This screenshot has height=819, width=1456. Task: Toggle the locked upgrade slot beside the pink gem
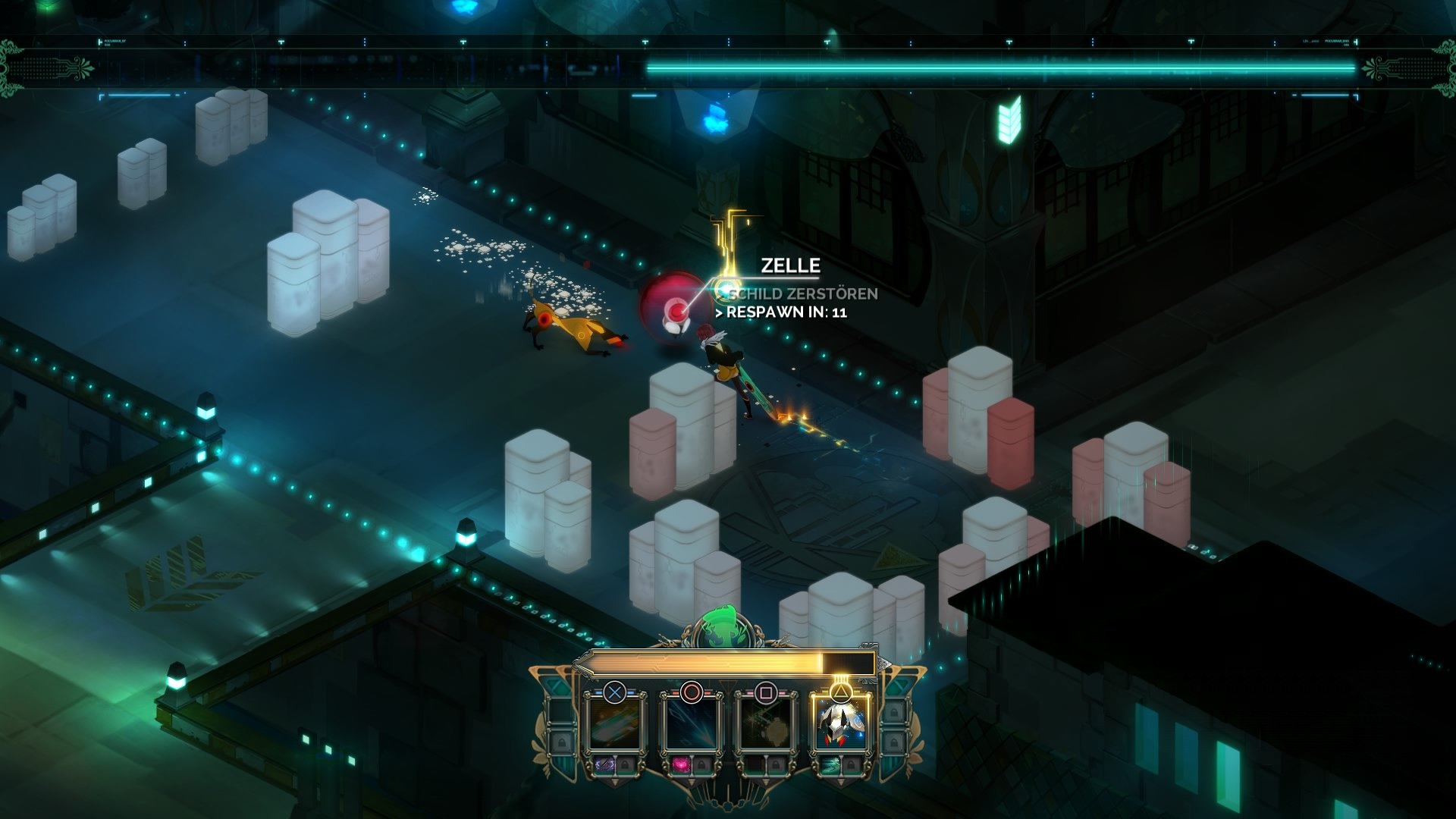point(701,766)
